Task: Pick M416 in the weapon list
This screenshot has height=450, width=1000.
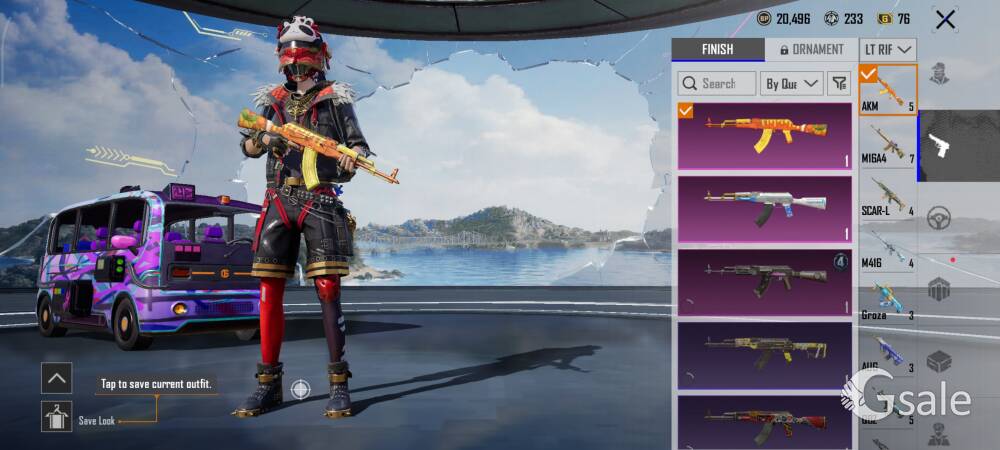Action: tap(888, 247)
